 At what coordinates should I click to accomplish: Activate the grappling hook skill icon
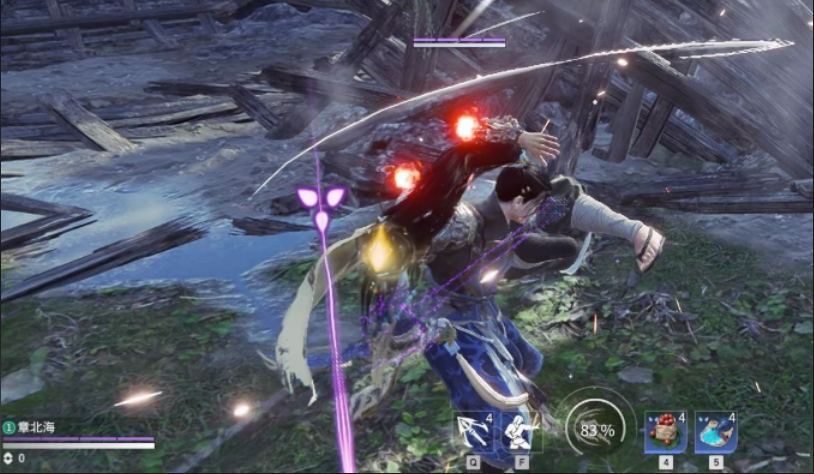pos(472,432)
